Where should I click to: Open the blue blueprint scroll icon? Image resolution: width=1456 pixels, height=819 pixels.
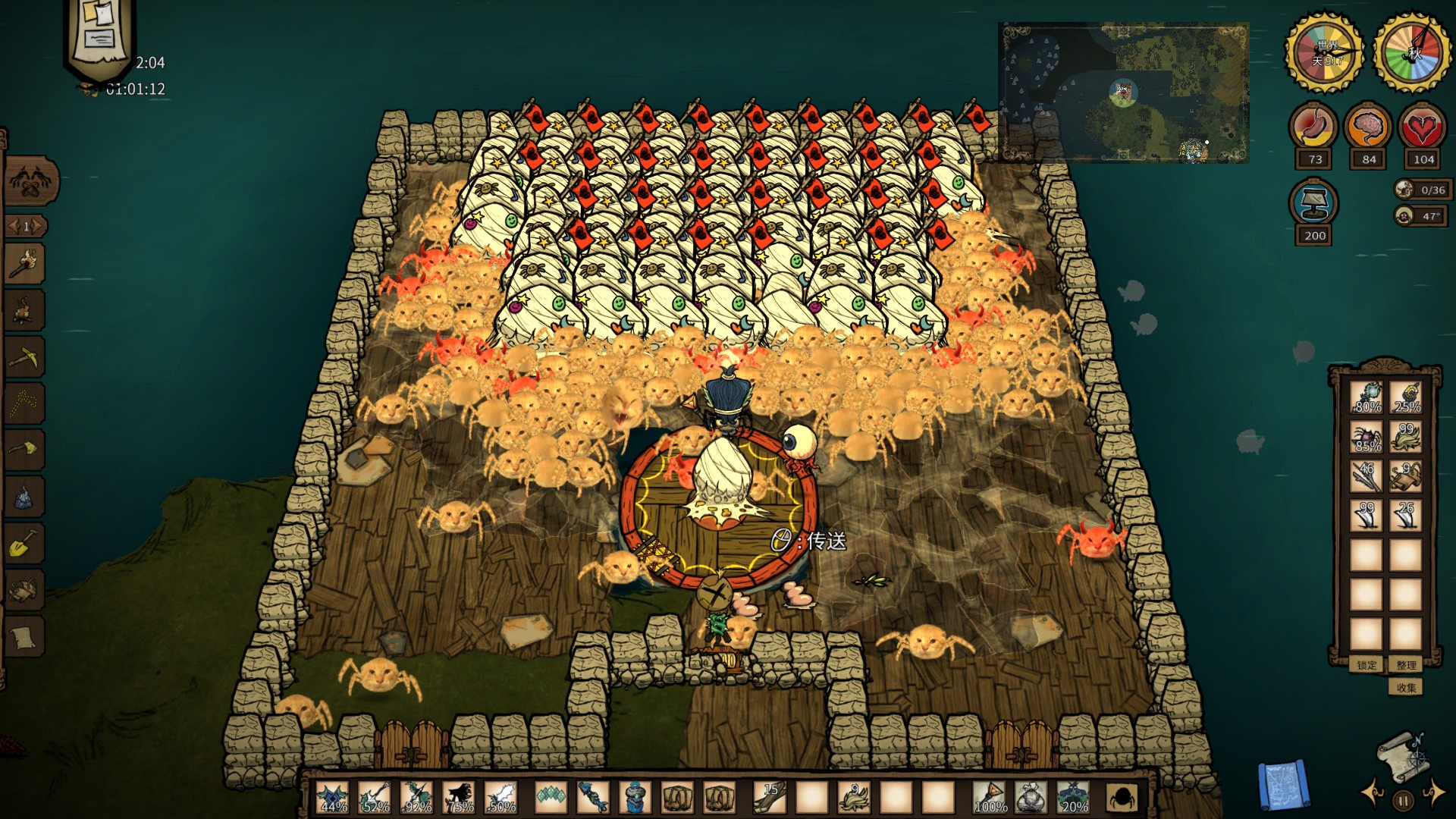pos(1283,786)
